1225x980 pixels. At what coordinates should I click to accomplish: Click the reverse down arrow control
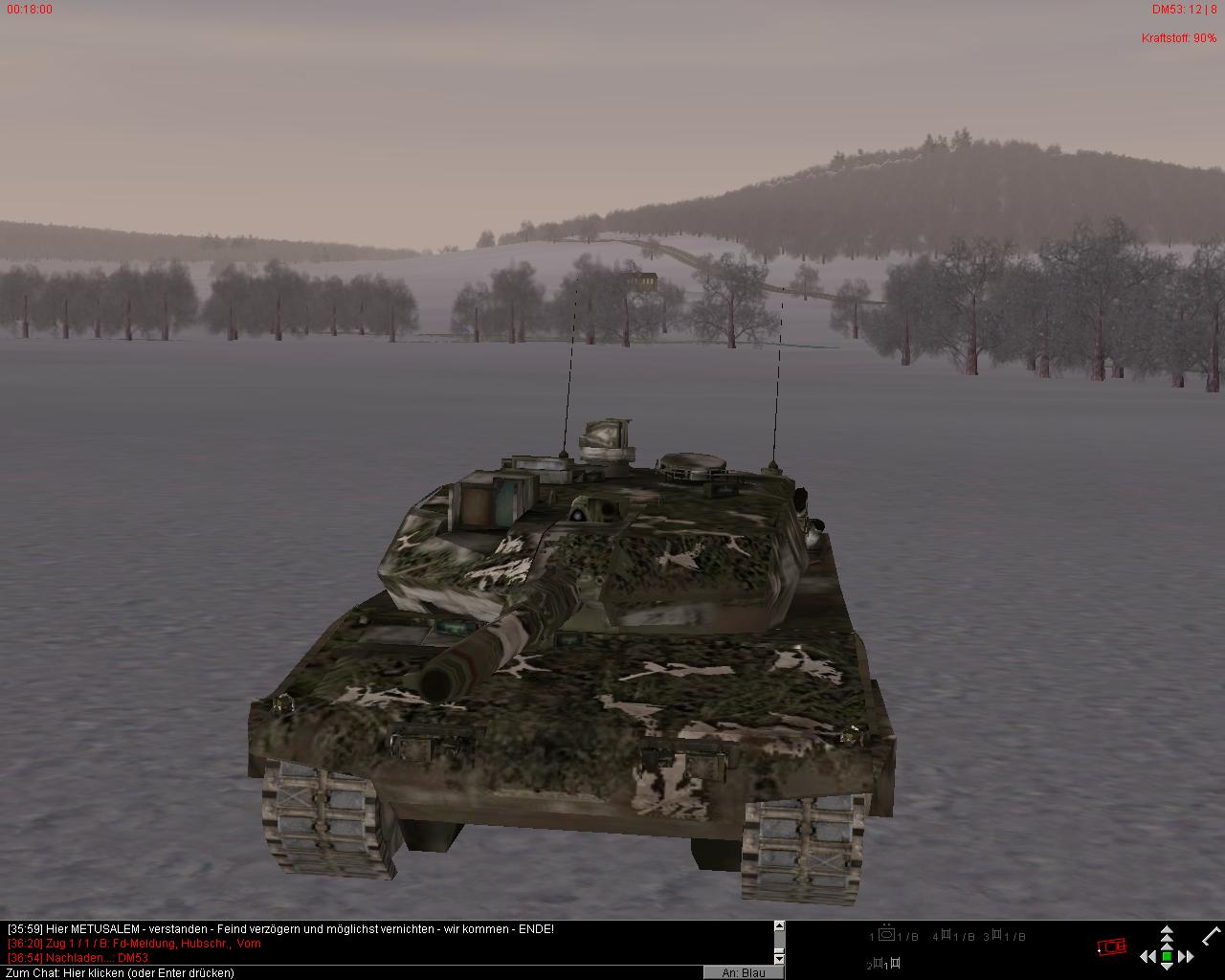pos(1167,968)
